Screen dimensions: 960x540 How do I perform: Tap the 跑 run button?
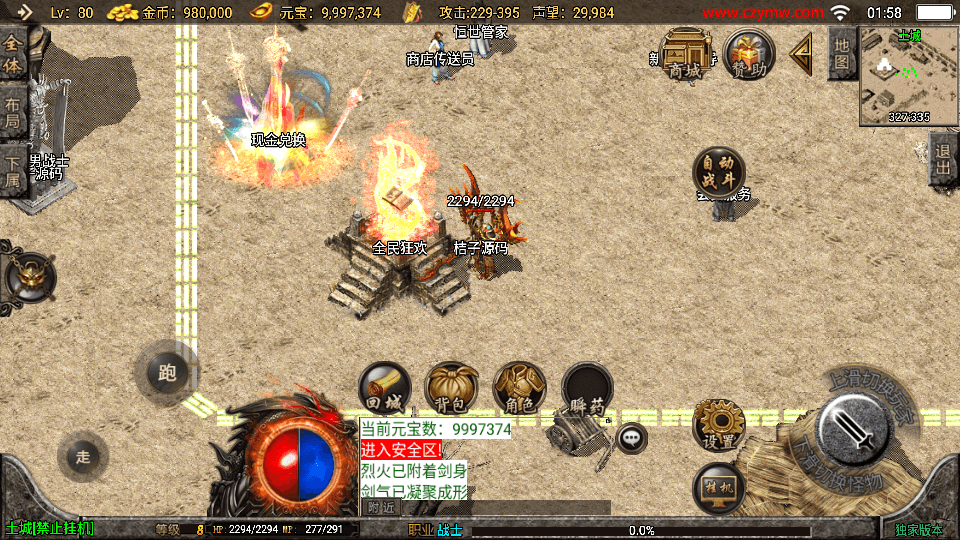(x=167, y=373)
